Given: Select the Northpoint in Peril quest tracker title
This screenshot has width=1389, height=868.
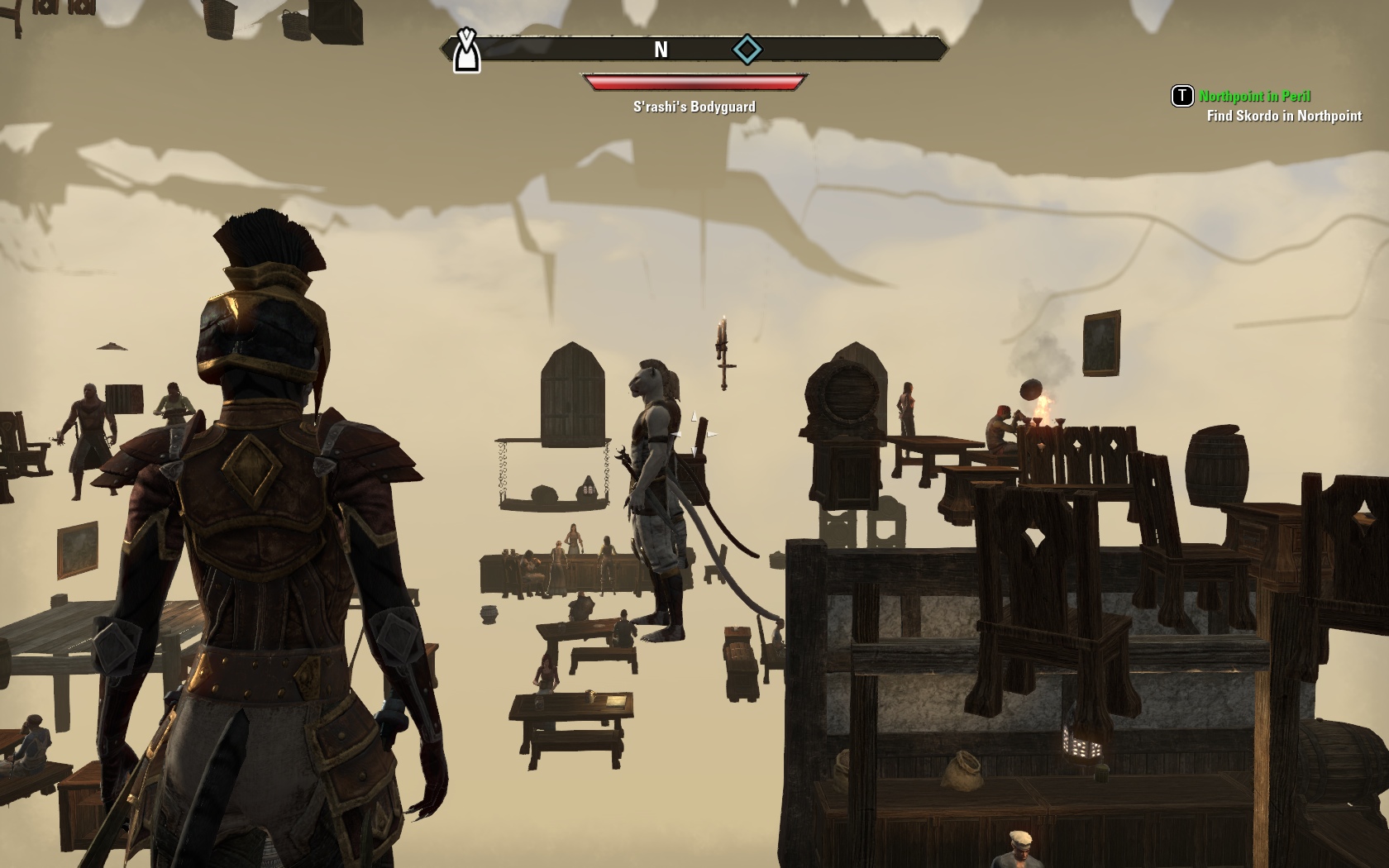Looking at the screenshot, I should click(x=1254, y=96).
